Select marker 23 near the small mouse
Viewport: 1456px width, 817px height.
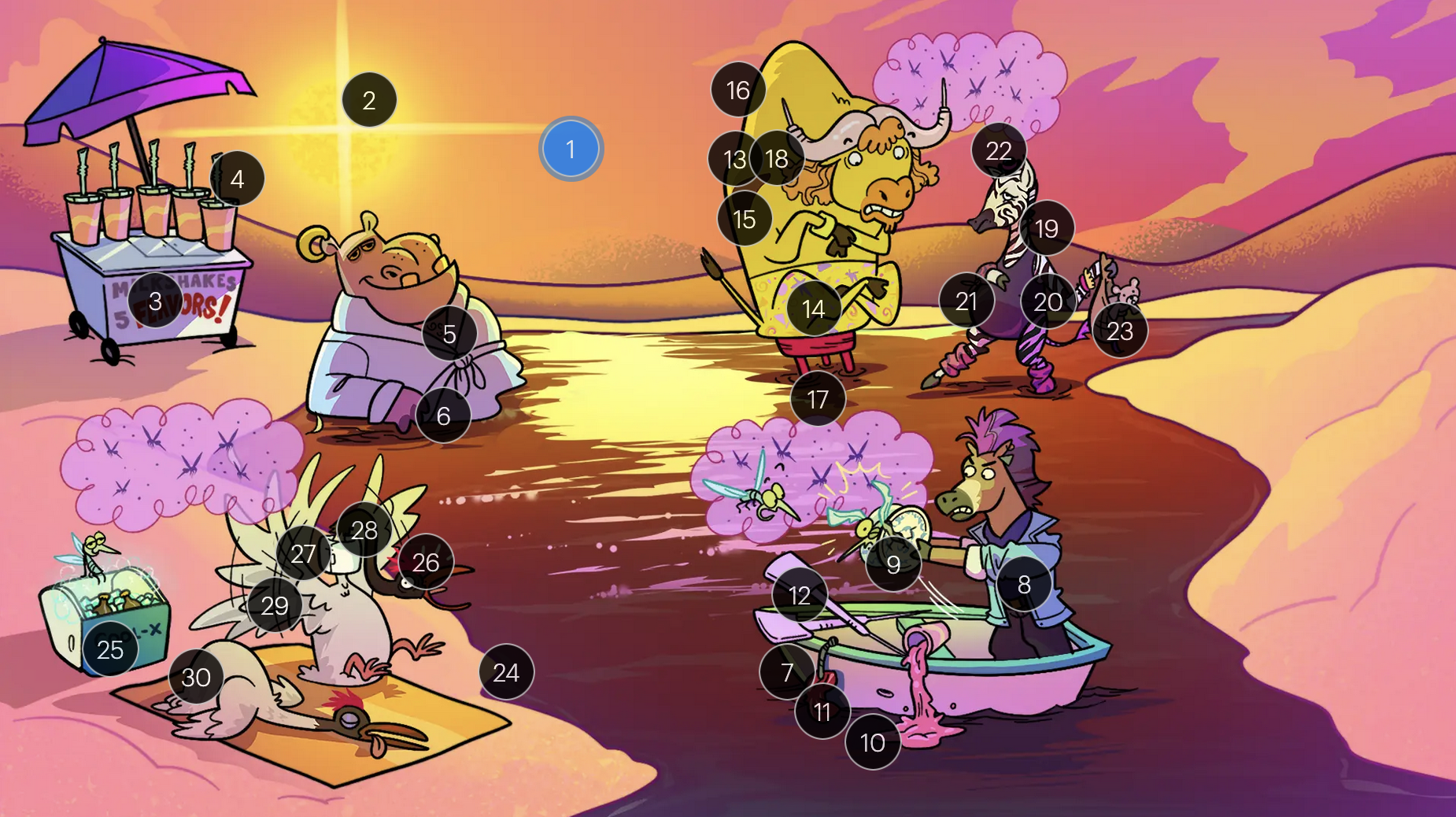tap(1119, 331)
